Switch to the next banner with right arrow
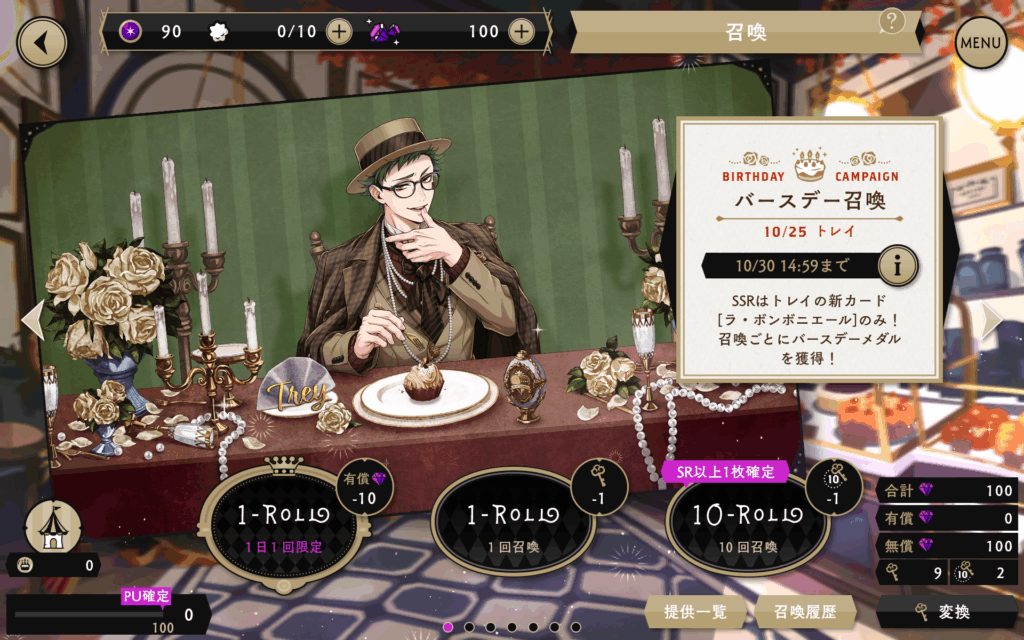This screenshot has height=640, width=1024. [x=991, y=320]
